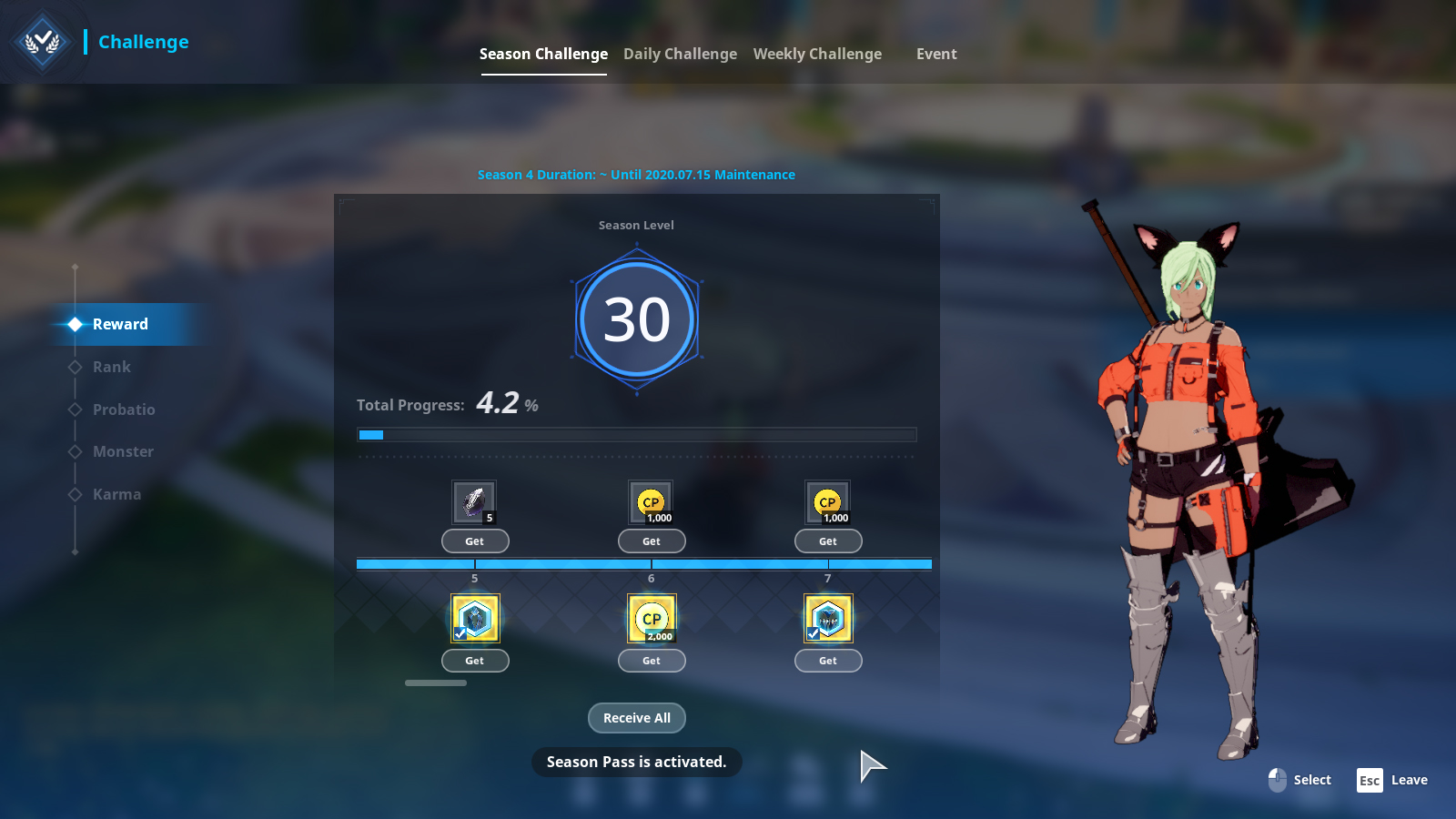This screenshot has width=1456, height=819.
Task: Get the level 7 season pass box
Action: point(828,661)
